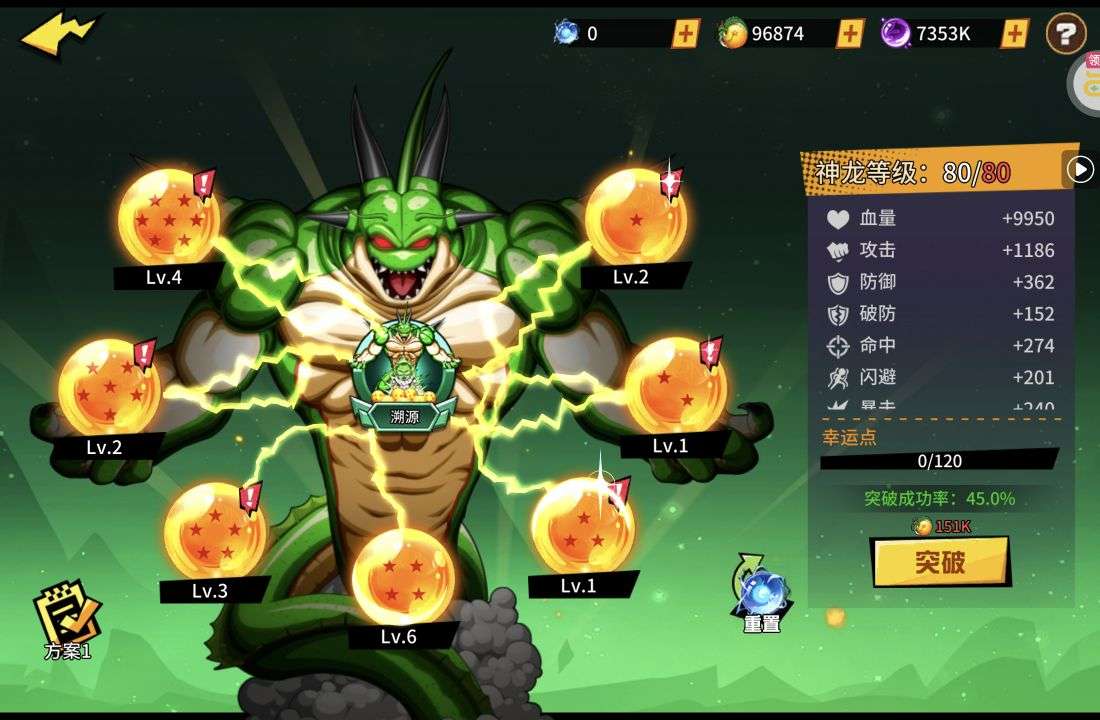Pick the three-star dragon ball Lv.1

point(582,526)
